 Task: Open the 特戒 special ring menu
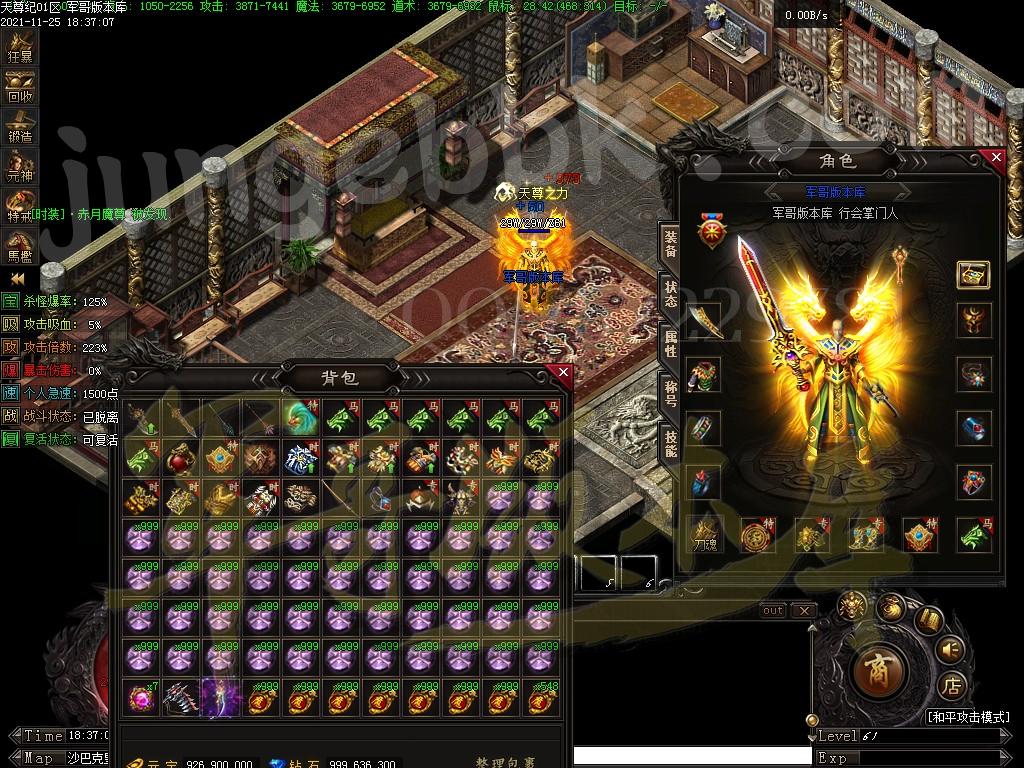coord(20,206)
